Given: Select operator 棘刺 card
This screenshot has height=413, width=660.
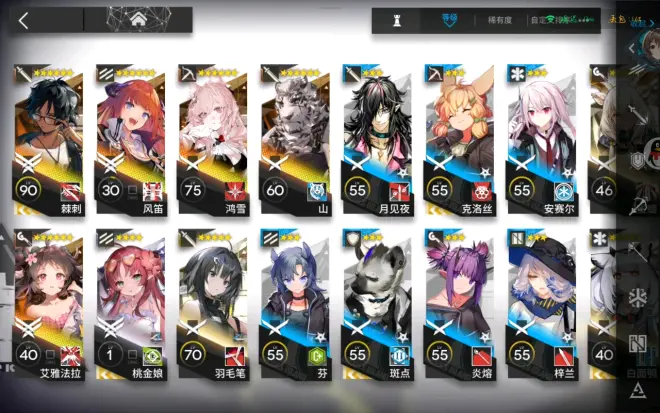Looking at the screenshot, I should point(50,138).
